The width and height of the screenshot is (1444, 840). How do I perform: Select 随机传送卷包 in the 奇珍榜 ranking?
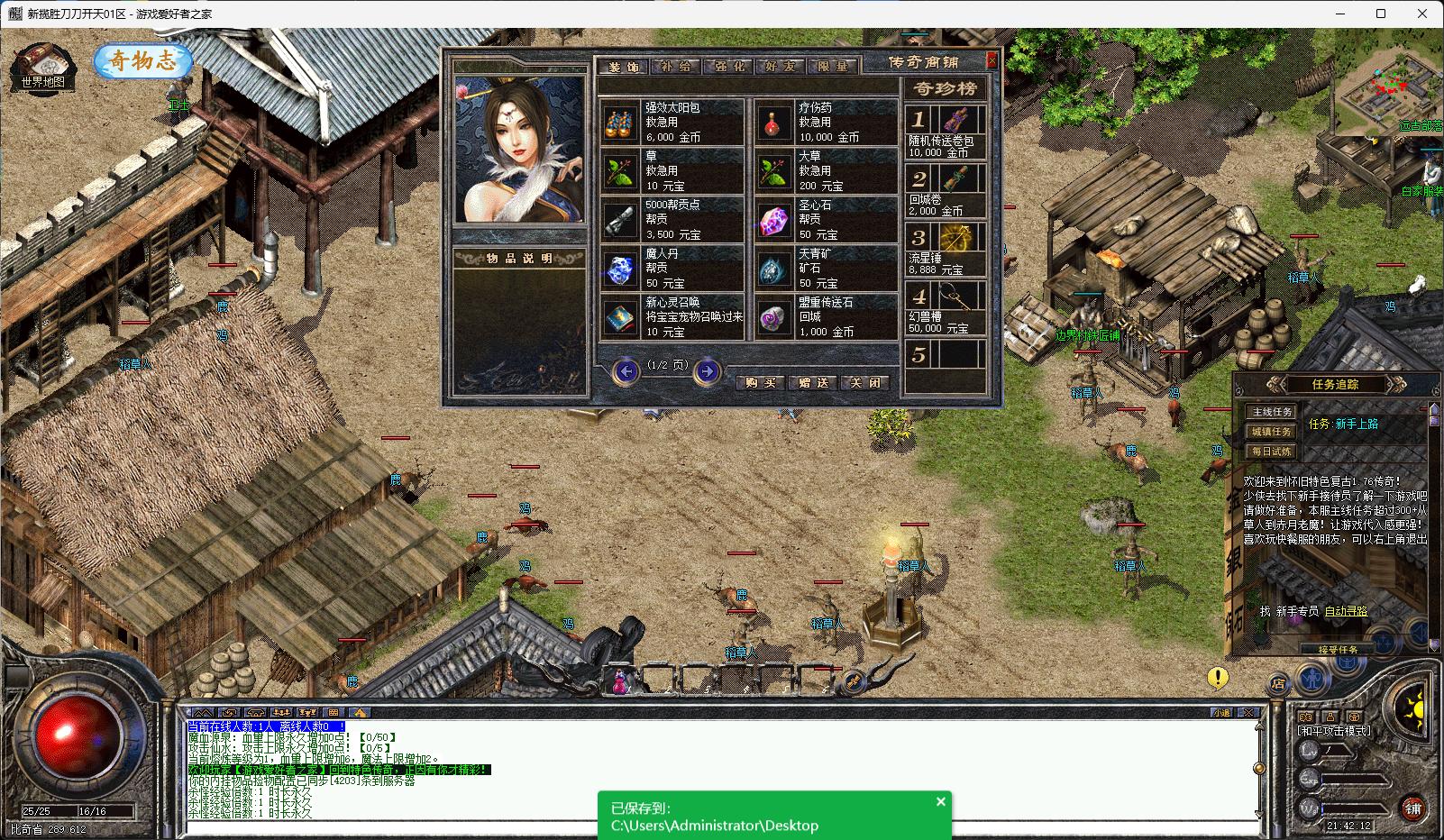coord(946,132)
